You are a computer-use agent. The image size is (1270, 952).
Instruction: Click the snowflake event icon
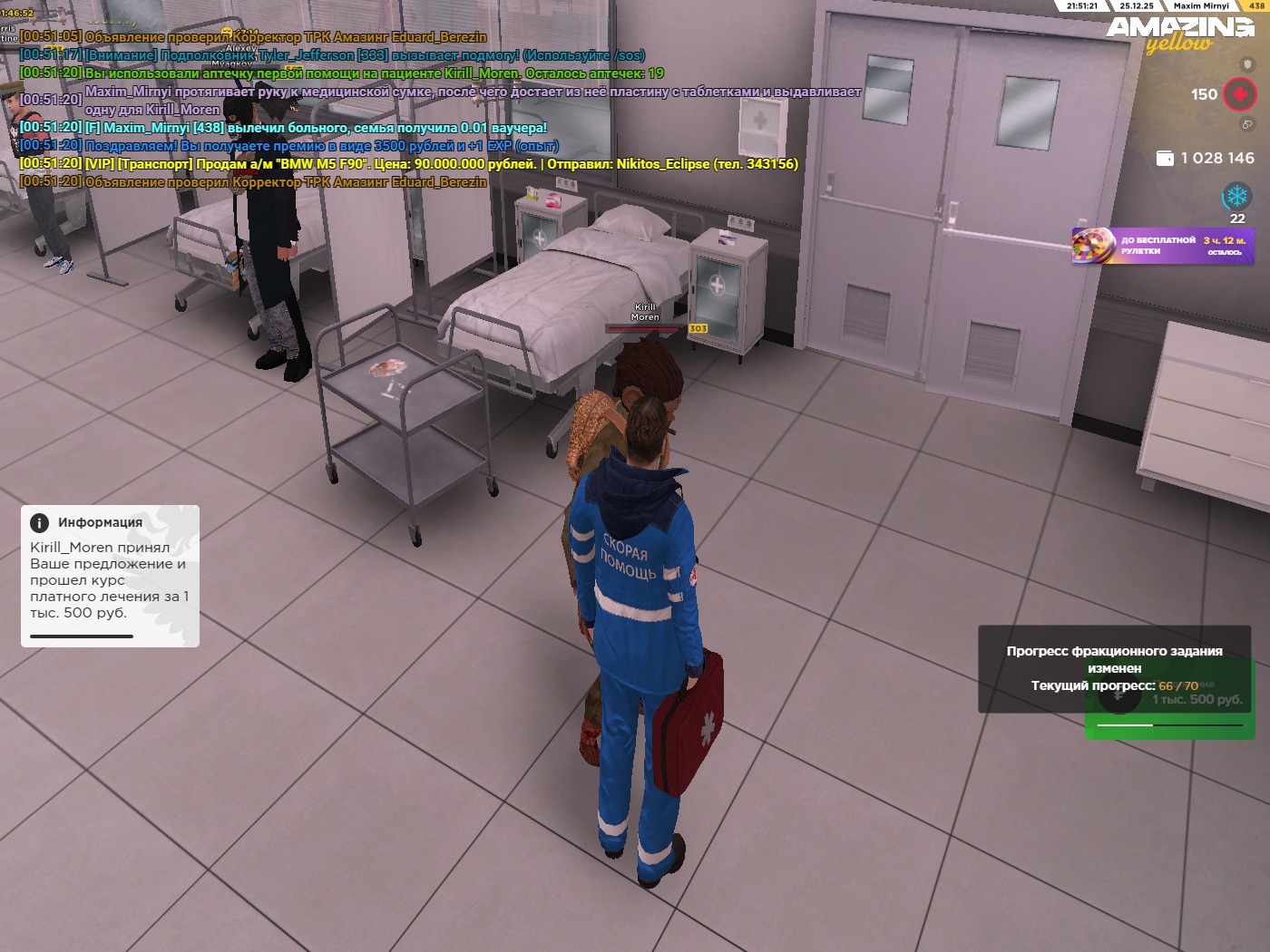point(1236,196)
